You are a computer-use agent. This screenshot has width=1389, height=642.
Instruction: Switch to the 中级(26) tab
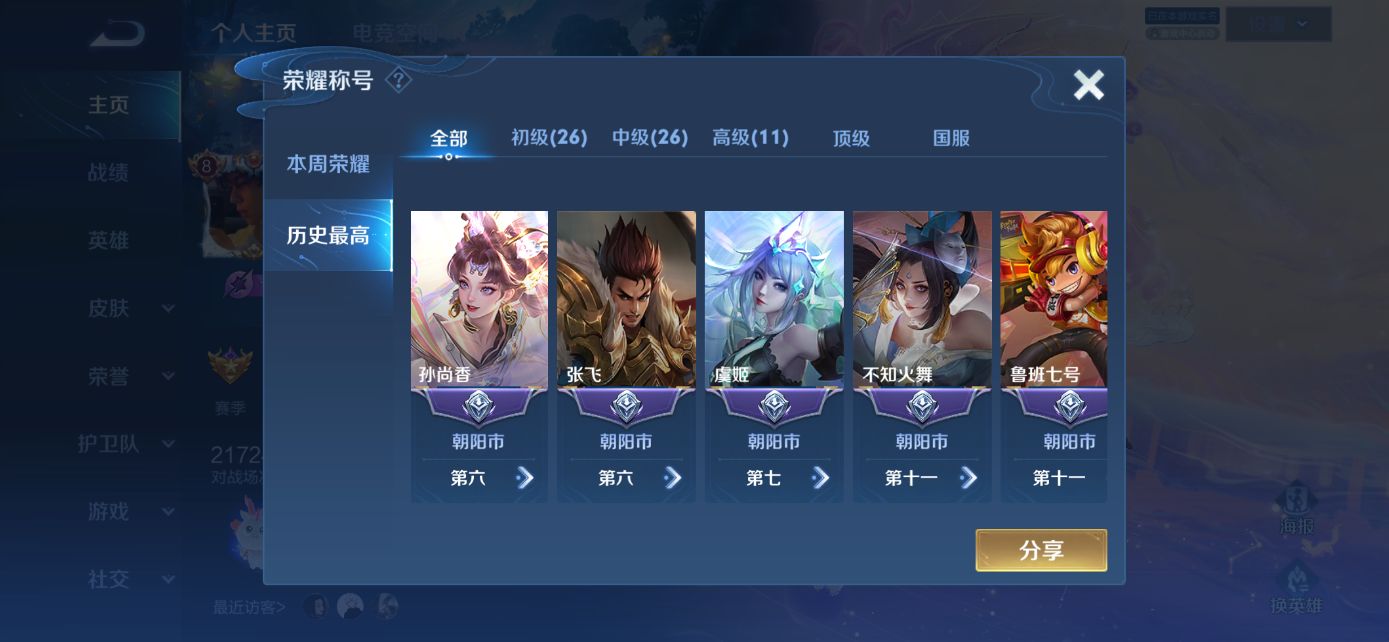click(x=650, y=138)
